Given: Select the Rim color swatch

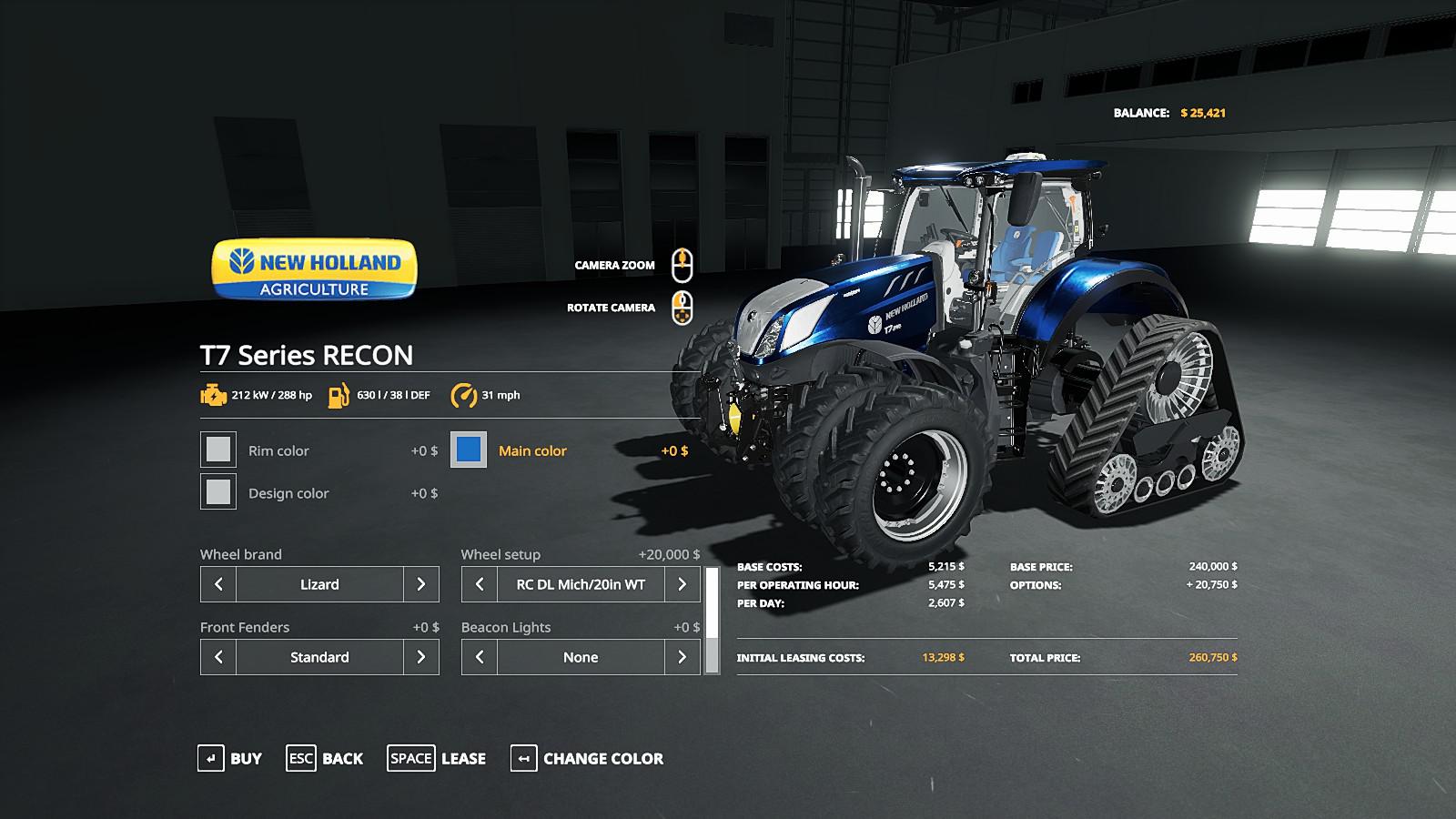Looking at the screenshot, I should pyautogui.click(x=218, y=450).
